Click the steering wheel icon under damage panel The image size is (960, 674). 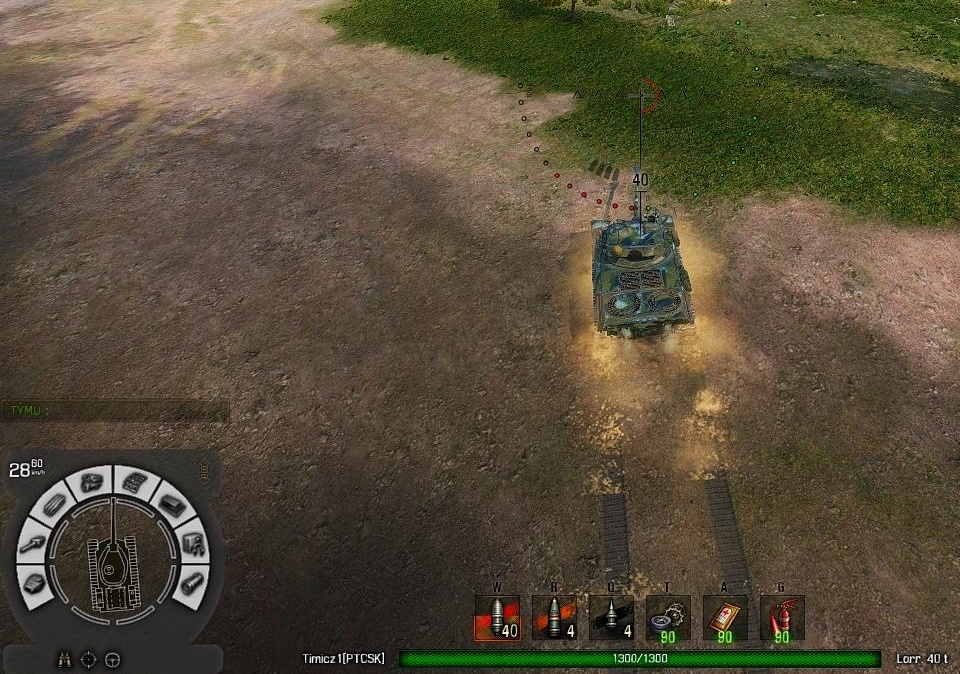(x=112, y=659)
